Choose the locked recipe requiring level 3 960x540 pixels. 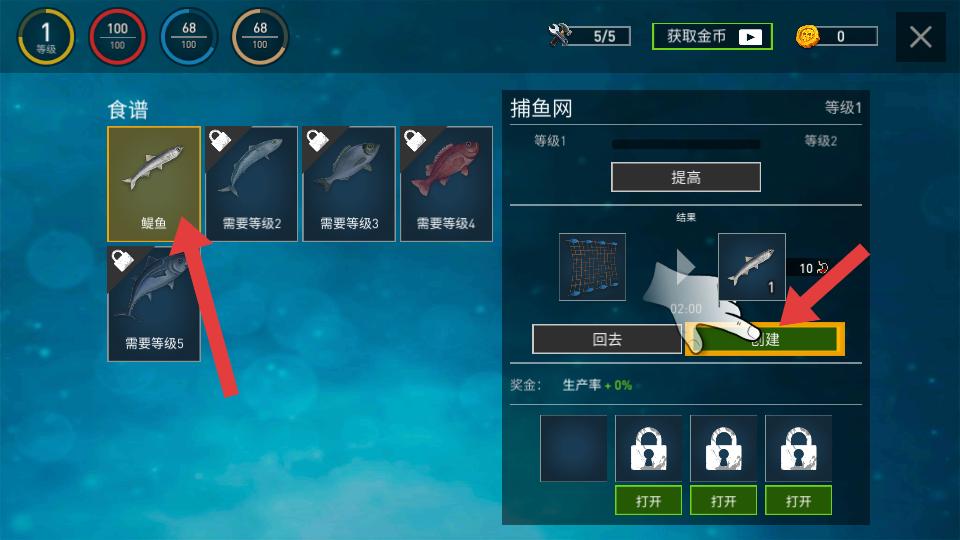coord(349,184)
